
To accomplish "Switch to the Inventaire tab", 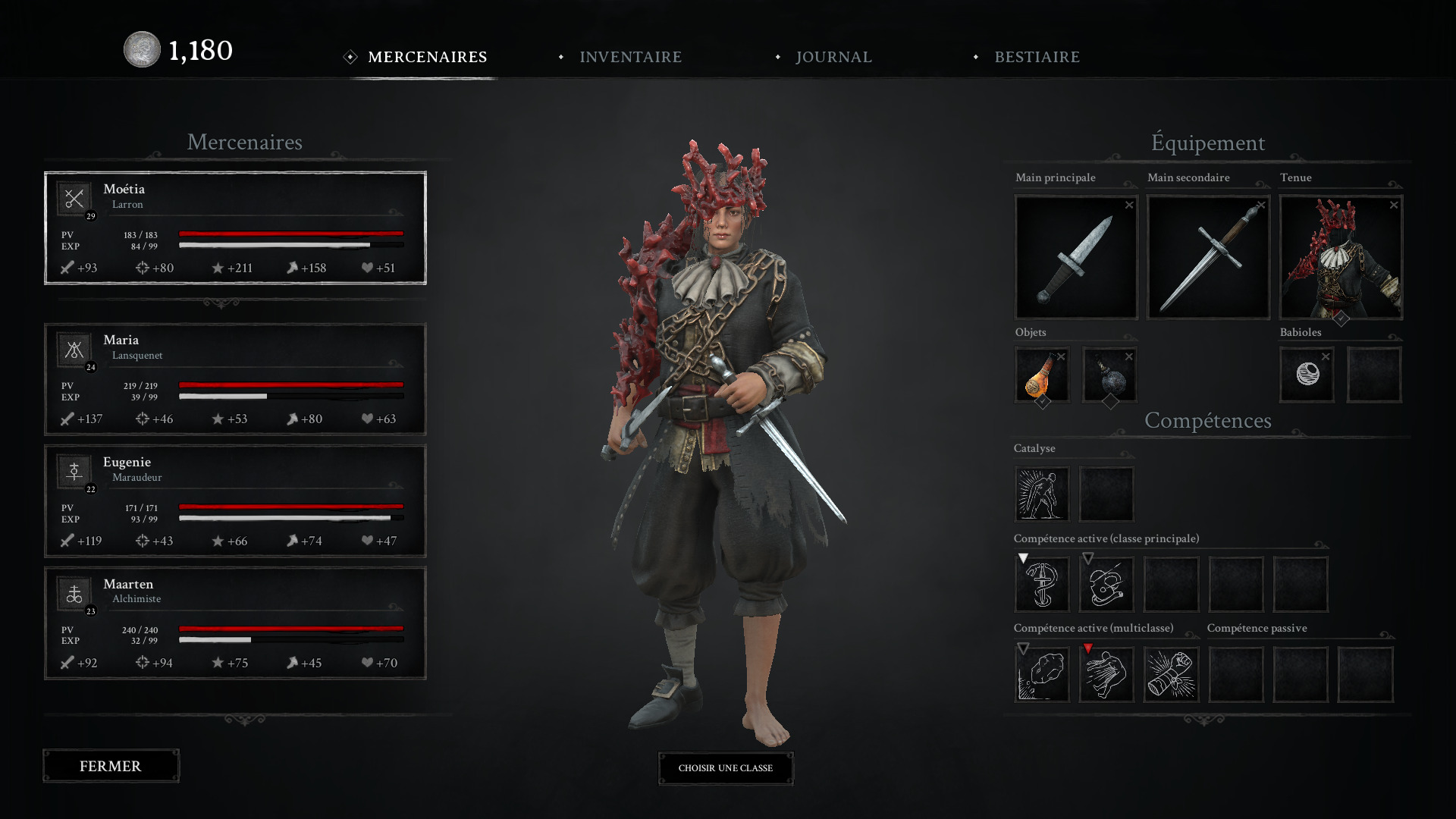I will click(630, 57).
